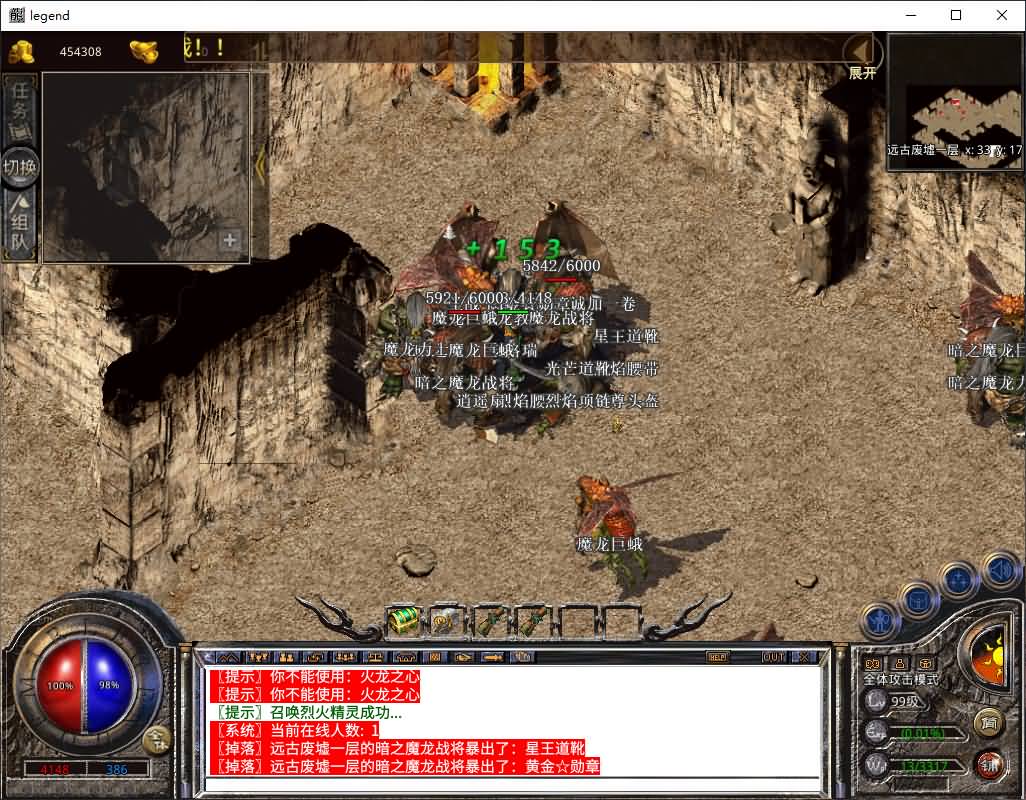This screenshot has width=1026, height=800.
Task: Click the gold 全 button beside the orb
Action: [x=157, y=739]
